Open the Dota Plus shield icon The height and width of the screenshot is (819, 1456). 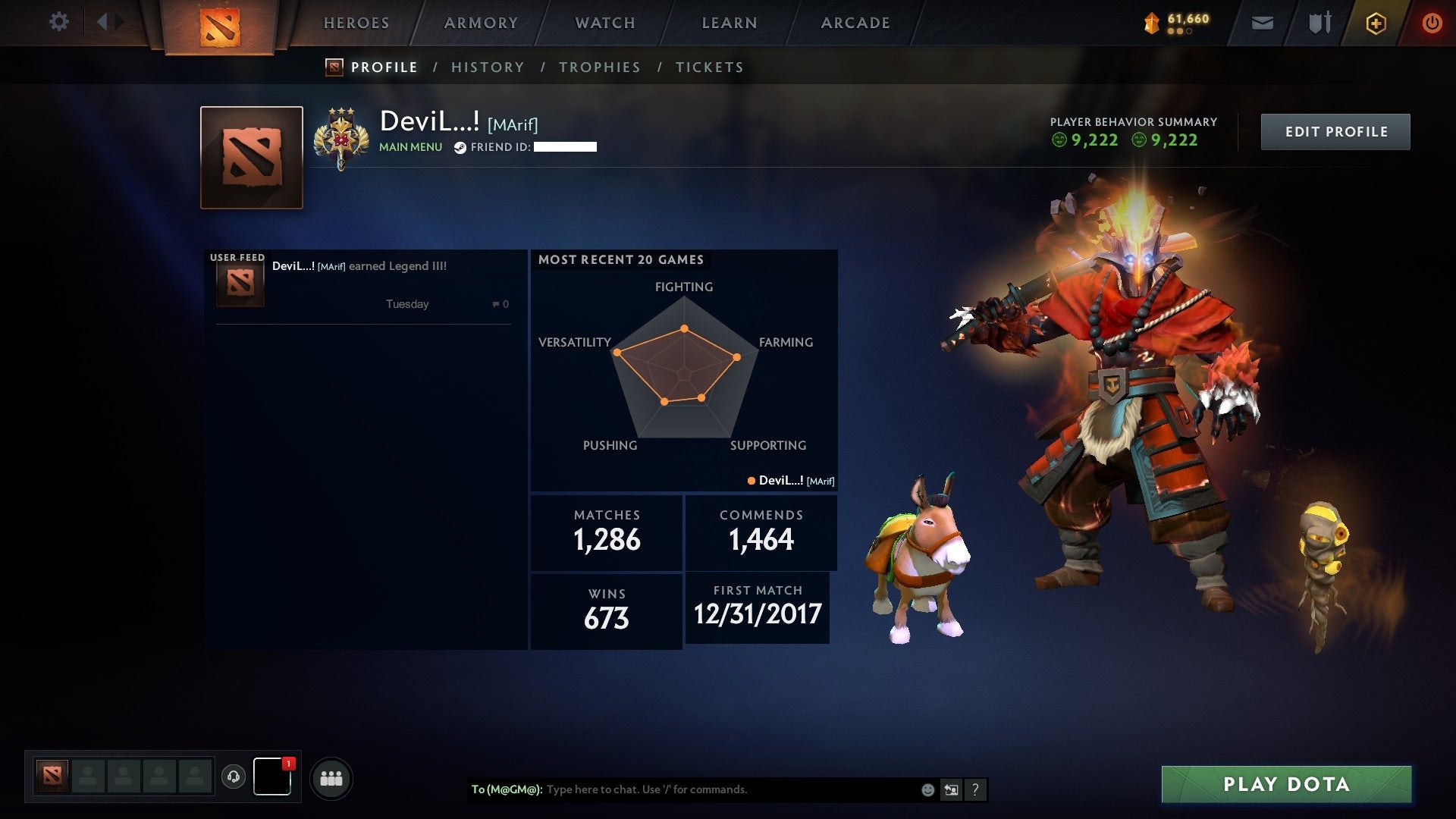pyautogui.click(x=1376, y=24)
